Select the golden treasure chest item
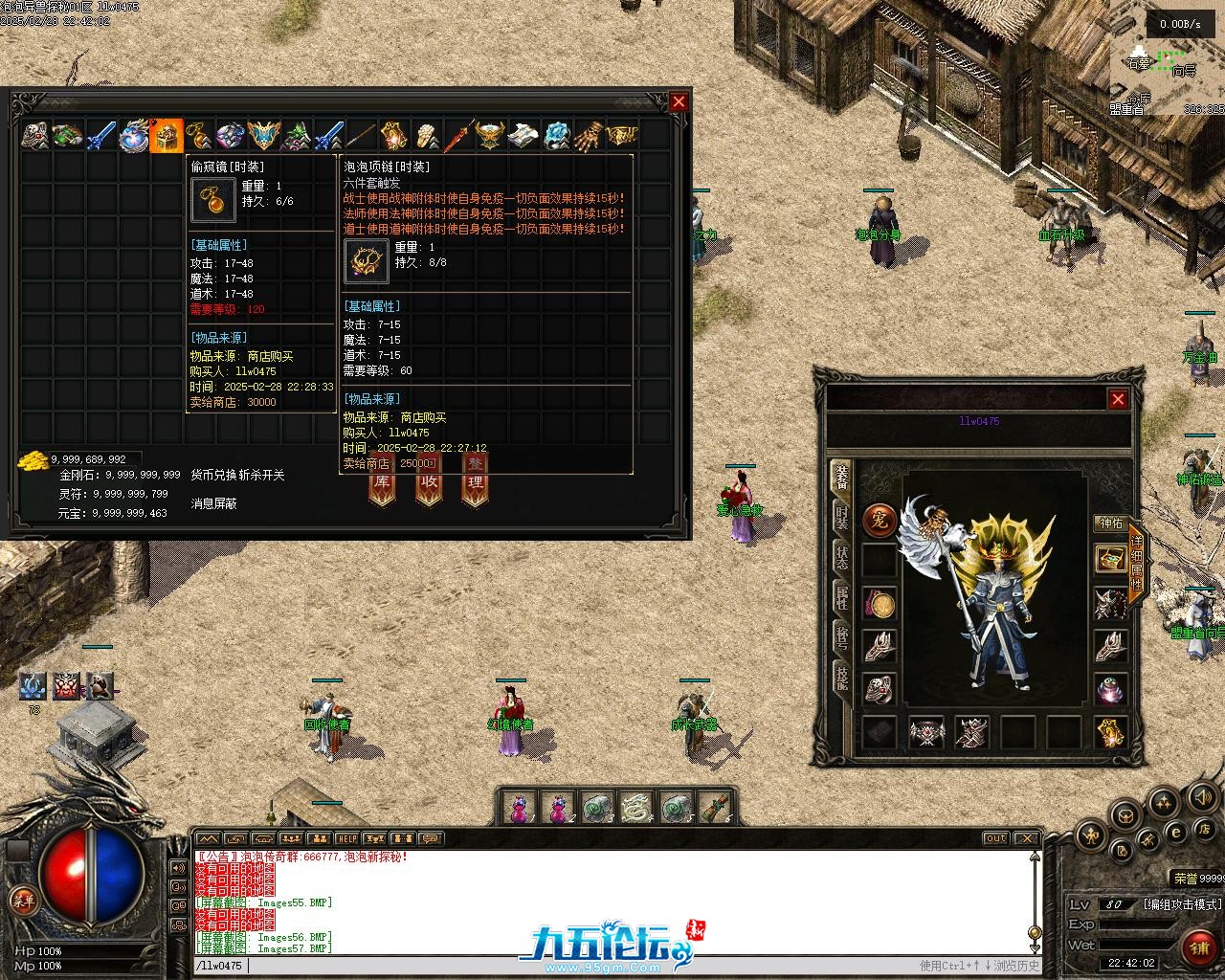1225x980 pixels. [167, 137]
